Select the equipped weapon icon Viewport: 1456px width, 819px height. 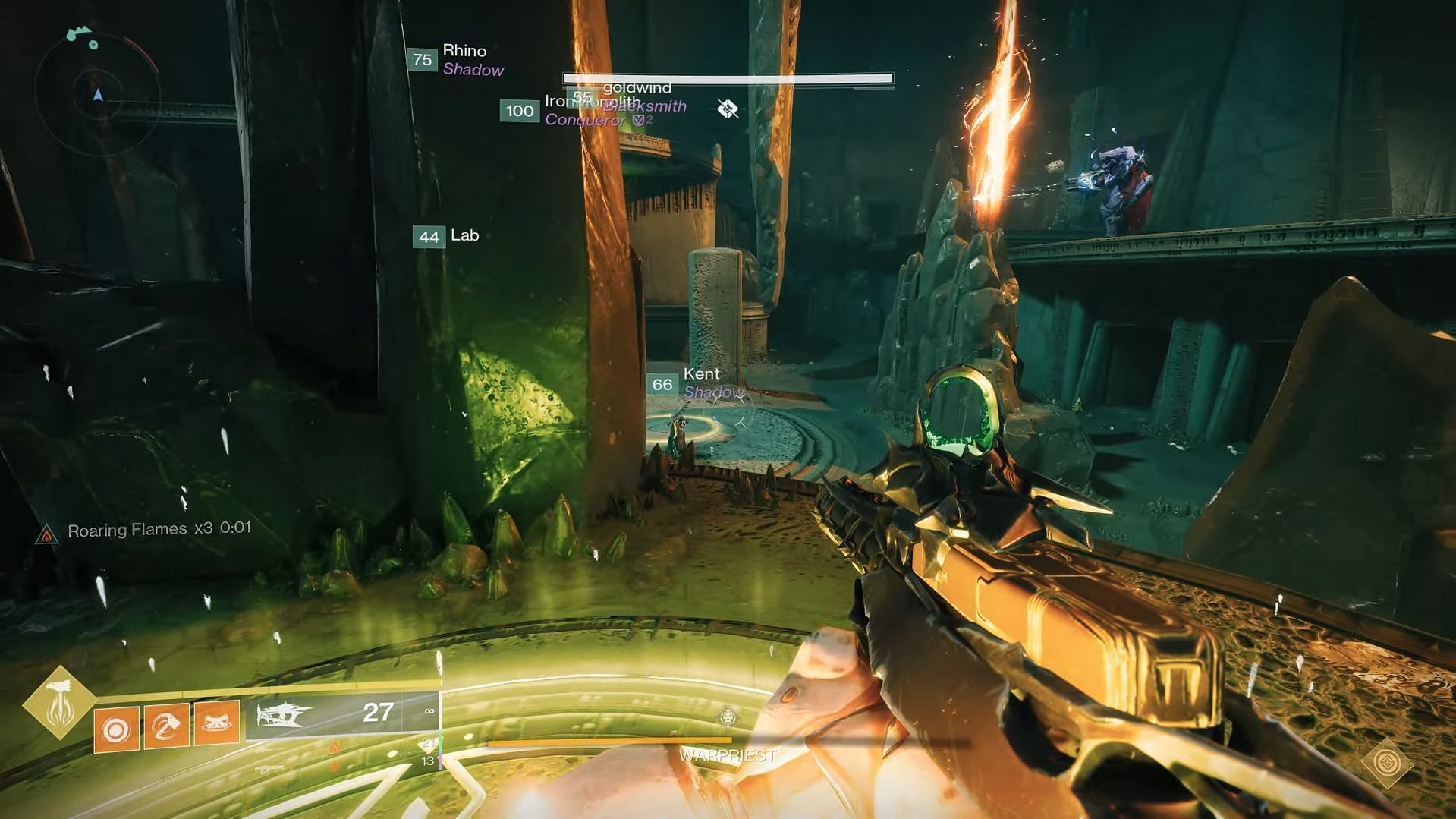285,714
